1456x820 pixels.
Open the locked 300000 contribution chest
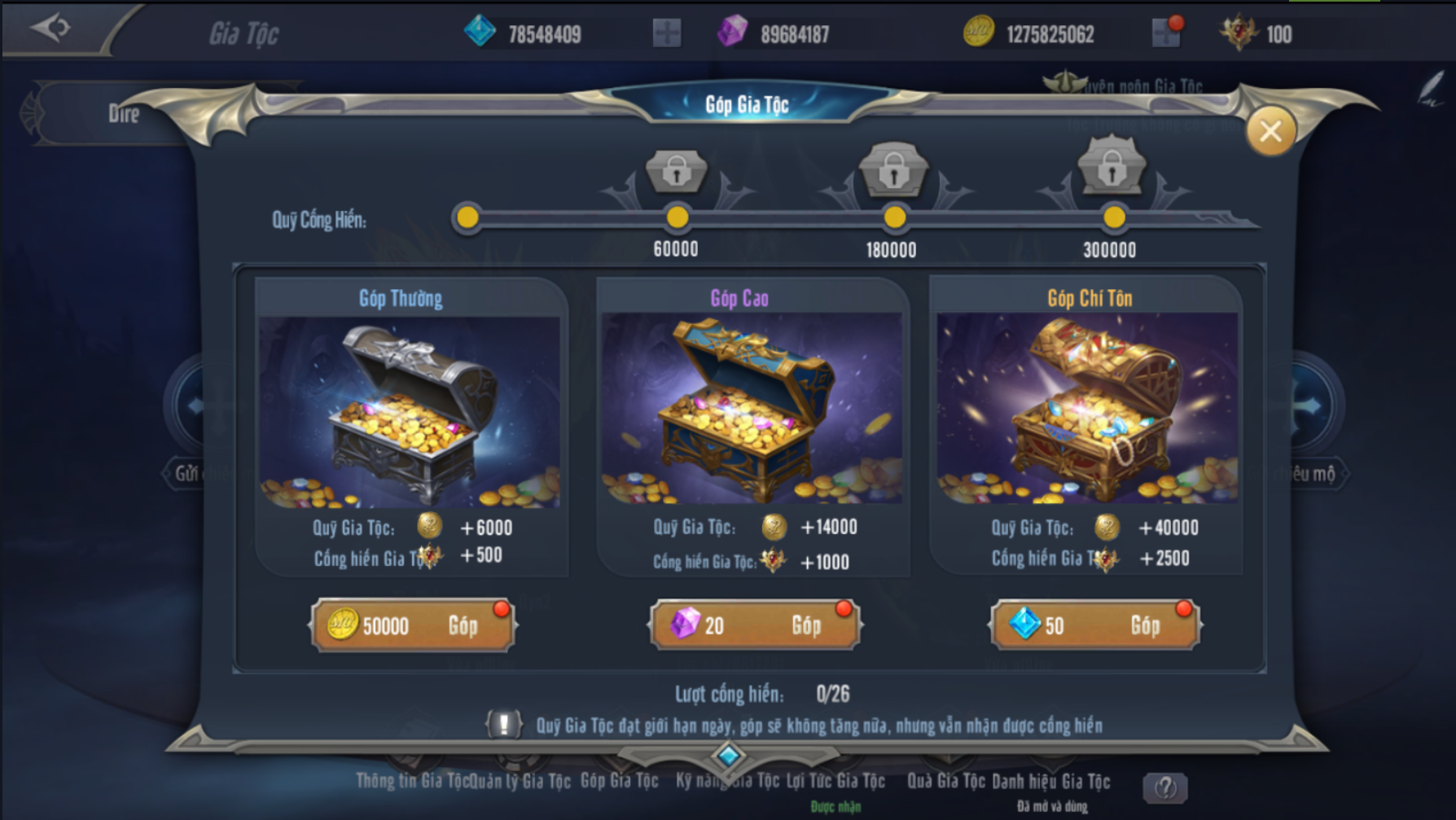[x=1112, y=169]
